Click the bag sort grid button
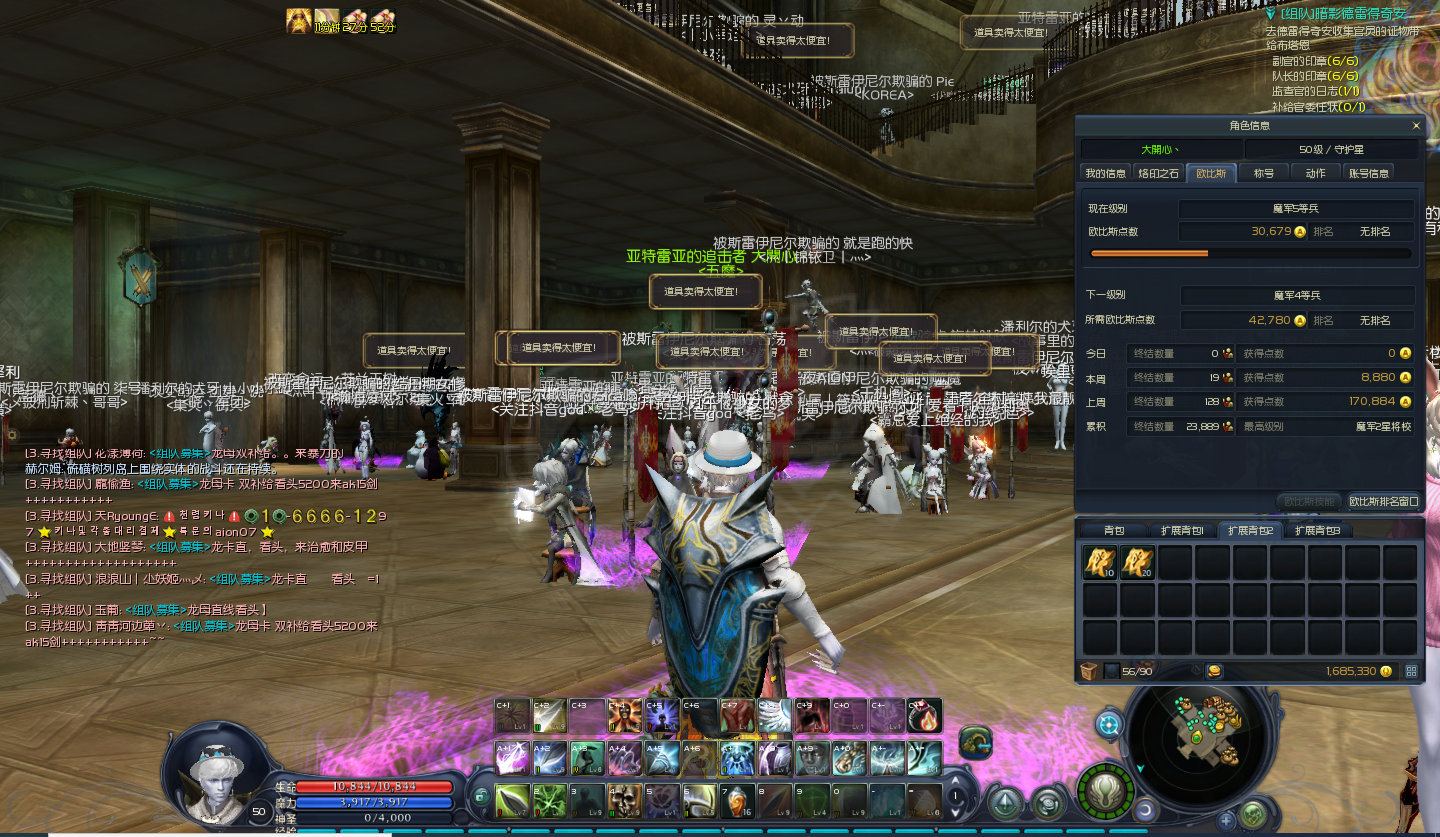The width and height of the screenshot is (1440, 837). tap(1411, 671)
